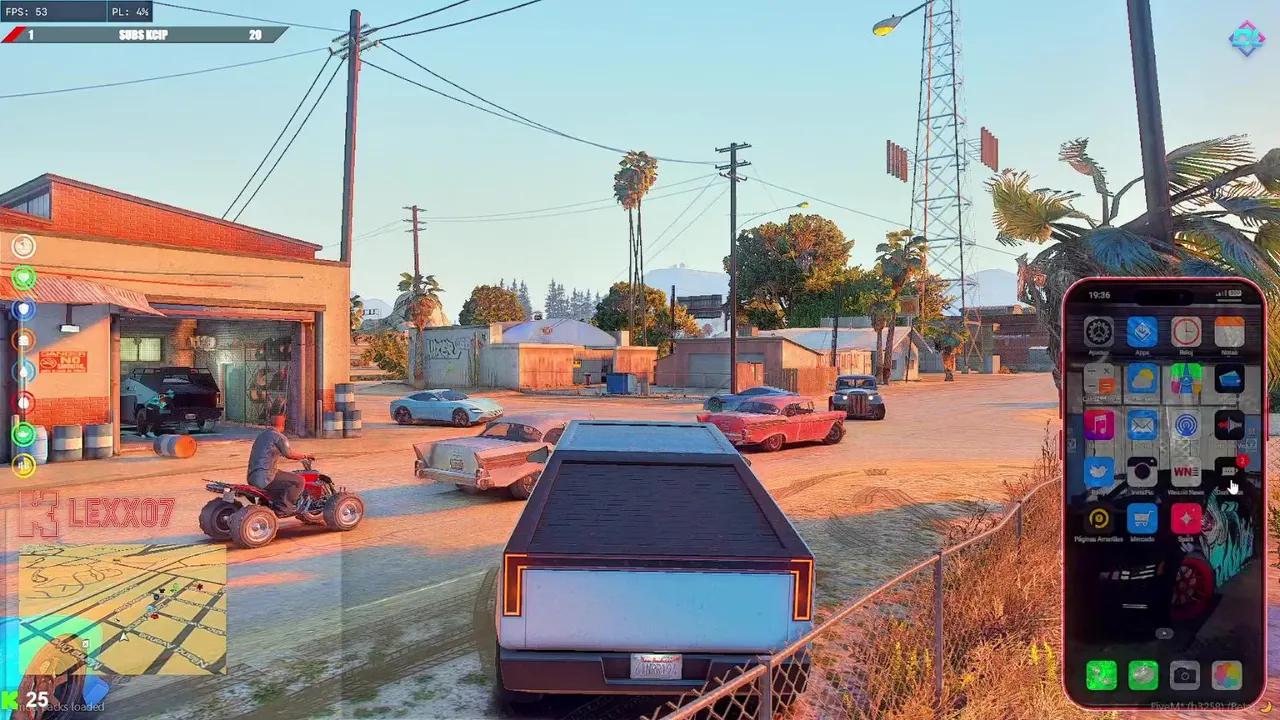This screenshot has width=1280, height=720.
Task: Open the InstaPic camera app
Action: [x=1140, y=470]
